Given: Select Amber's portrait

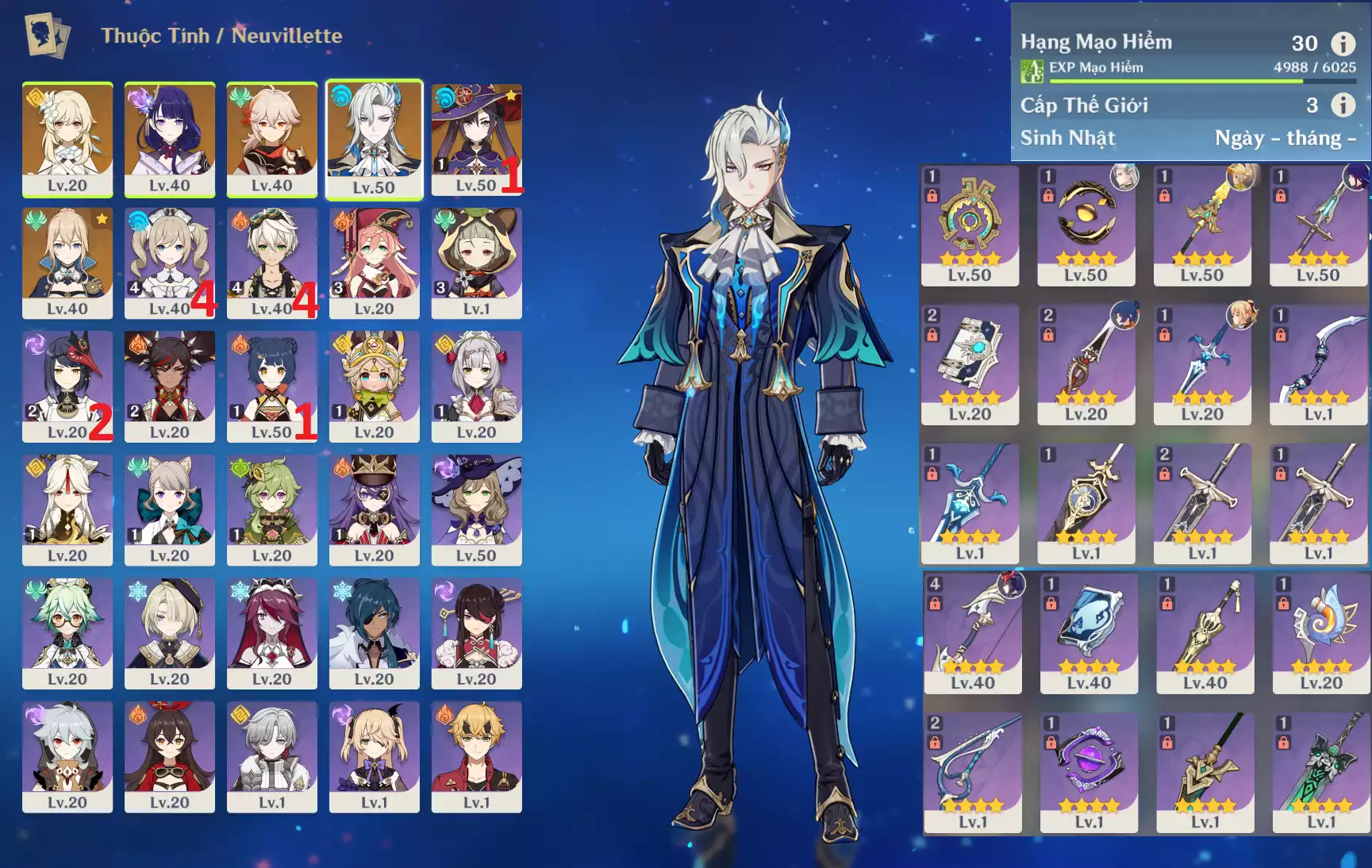Looking at the screenshot, I should [x=170, y=755].
